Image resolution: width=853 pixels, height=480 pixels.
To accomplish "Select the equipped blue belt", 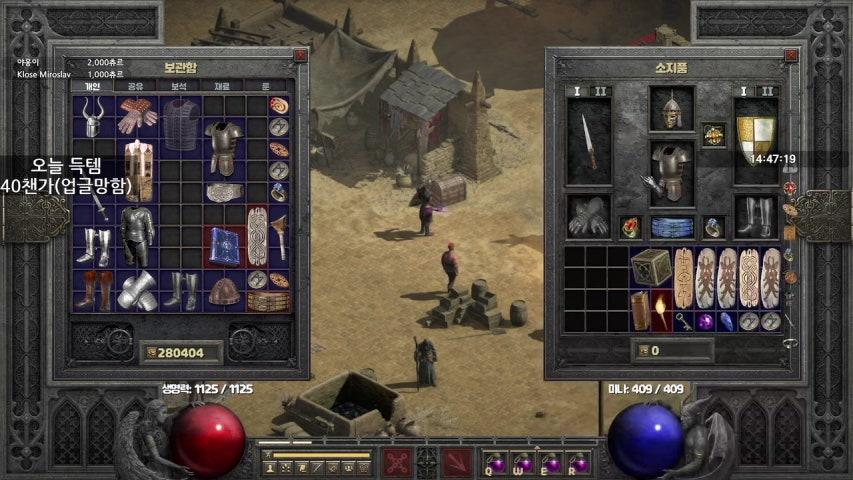I will click(671, 226).
